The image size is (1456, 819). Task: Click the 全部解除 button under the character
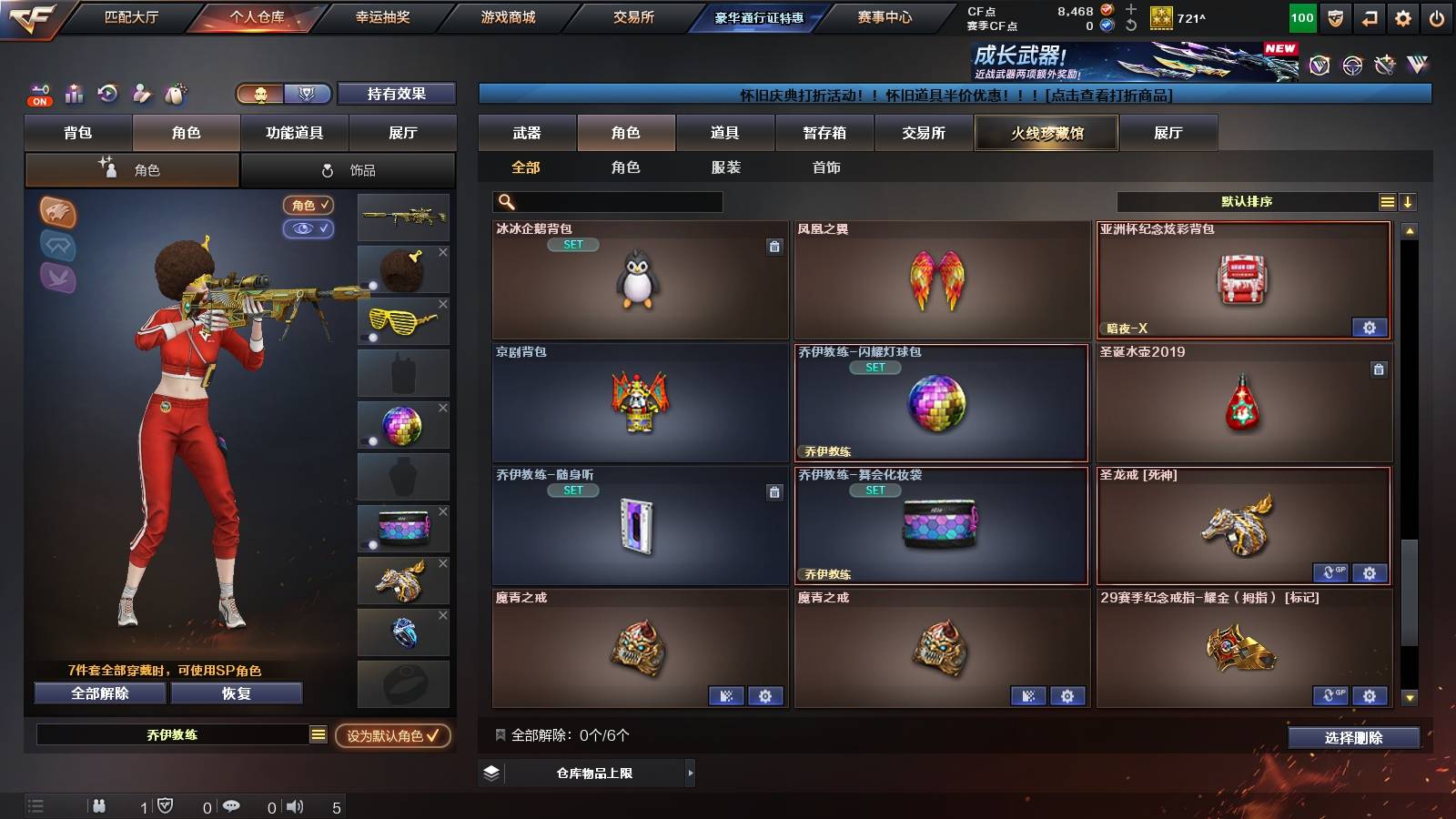[x=98, y=693]
